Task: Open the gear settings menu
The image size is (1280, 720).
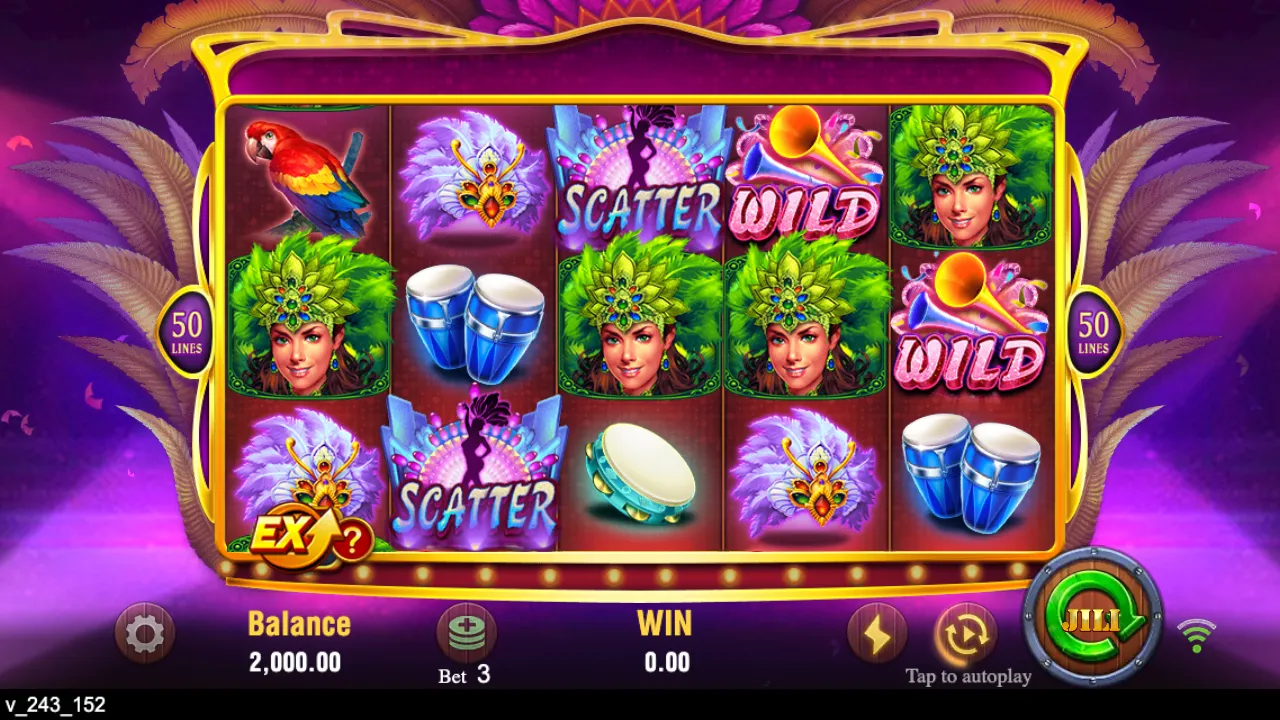Action: [145, 633]
